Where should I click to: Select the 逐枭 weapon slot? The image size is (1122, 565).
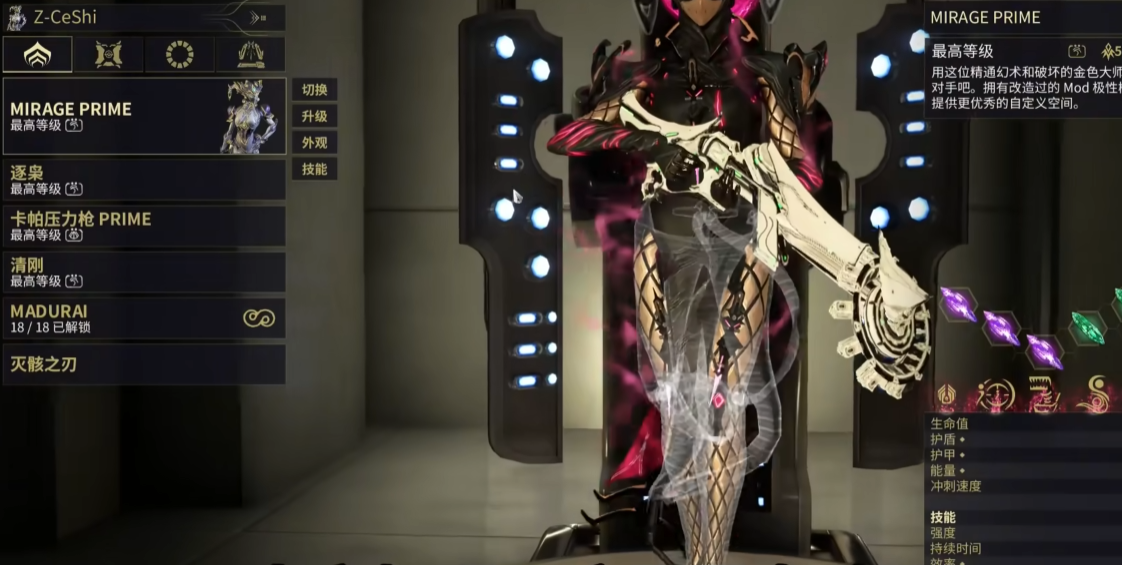point(144,180)
